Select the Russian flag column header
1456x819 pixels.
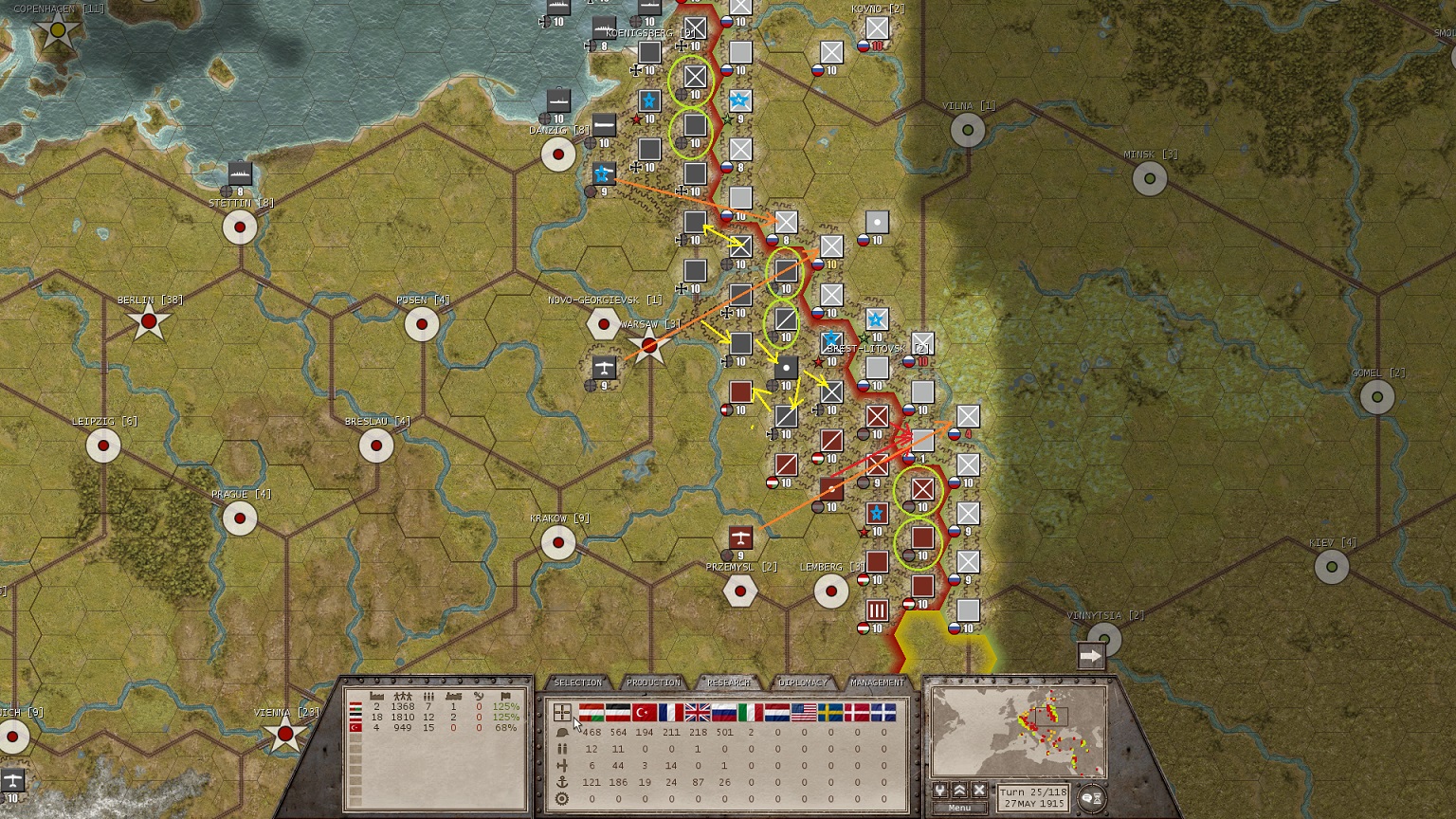[722, 711]
